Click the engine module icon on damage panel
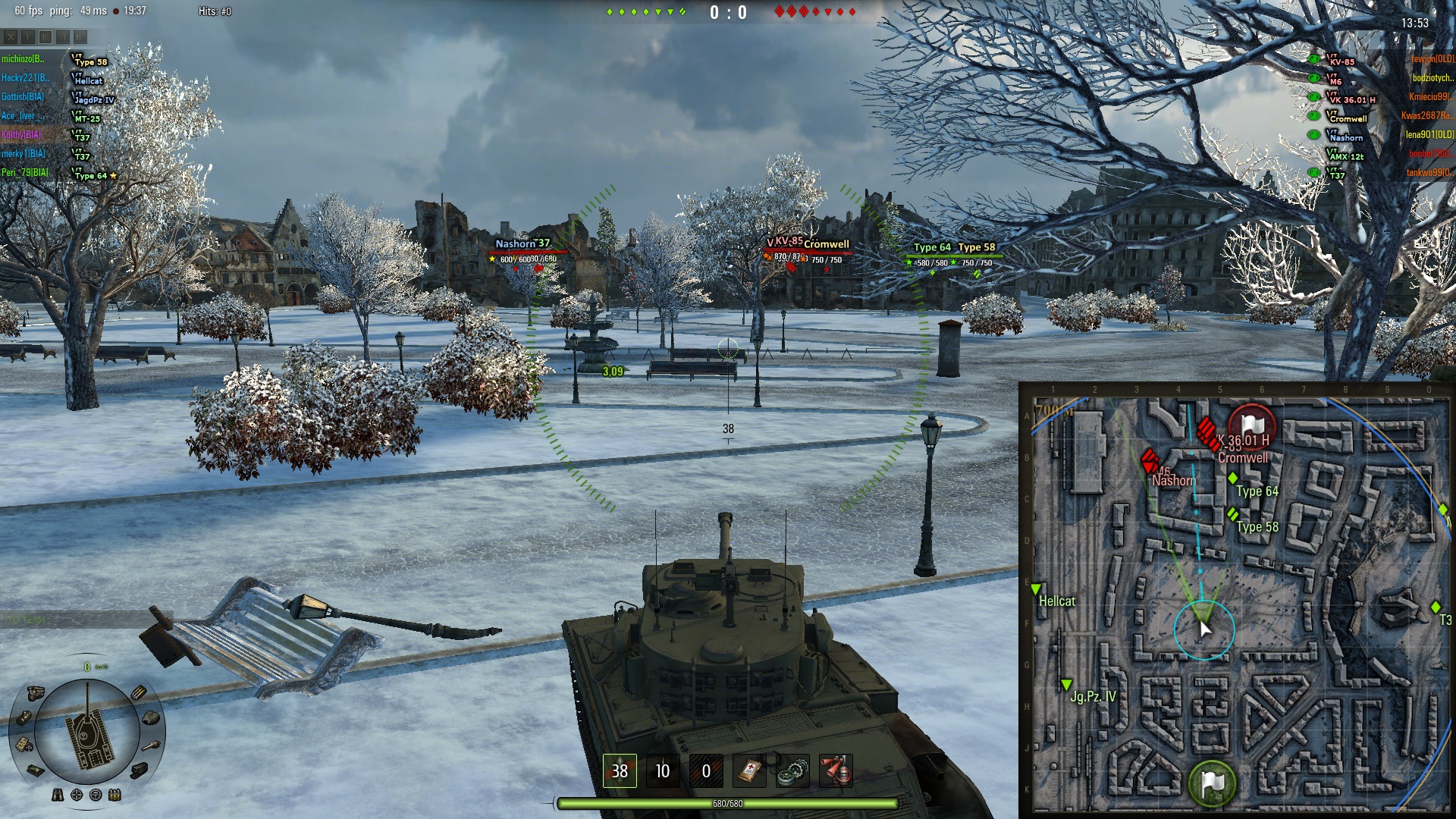1456x819 pixels. (36, 692)
